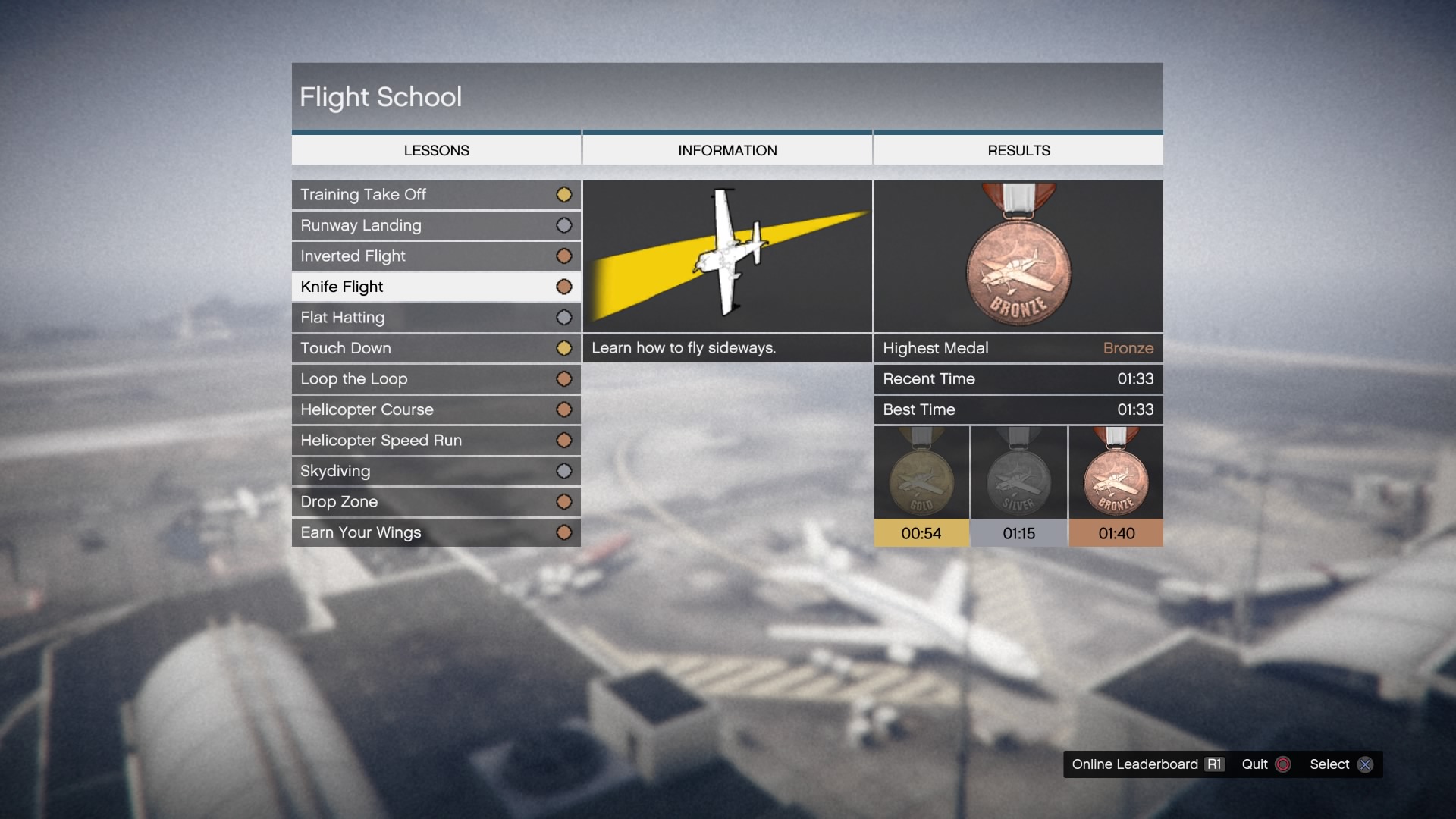Start the Loop the Loop lesson
The image size is (1456, 819).
coord(436,379)
